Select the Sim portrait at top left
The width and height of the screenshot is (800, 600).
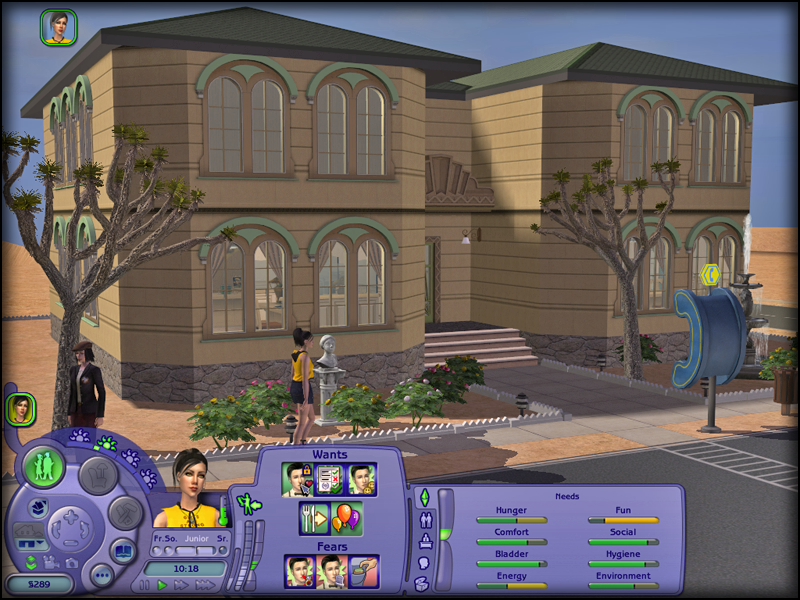pyautogui.click(x=58, y=27)
